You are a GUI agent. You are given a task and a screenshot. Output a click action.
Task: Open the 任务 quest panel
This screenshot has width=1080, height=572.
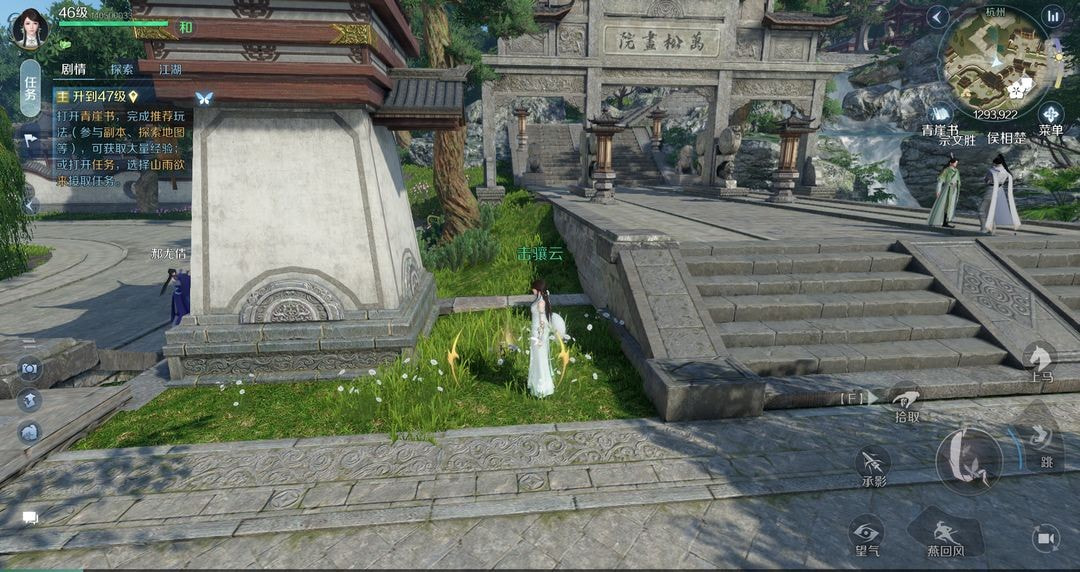(30, 89)
